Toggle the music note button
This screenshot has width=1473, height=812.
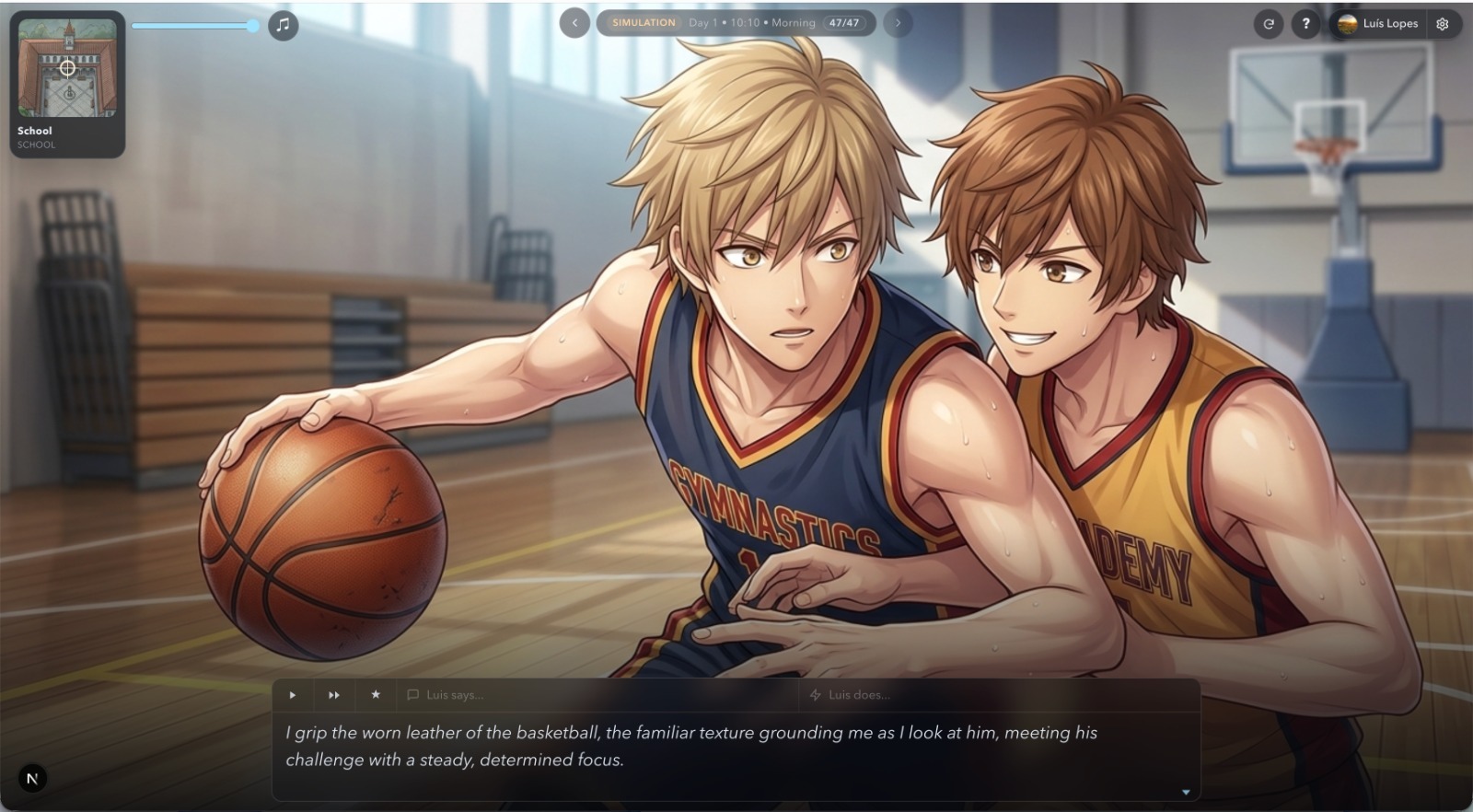[283, 25]
